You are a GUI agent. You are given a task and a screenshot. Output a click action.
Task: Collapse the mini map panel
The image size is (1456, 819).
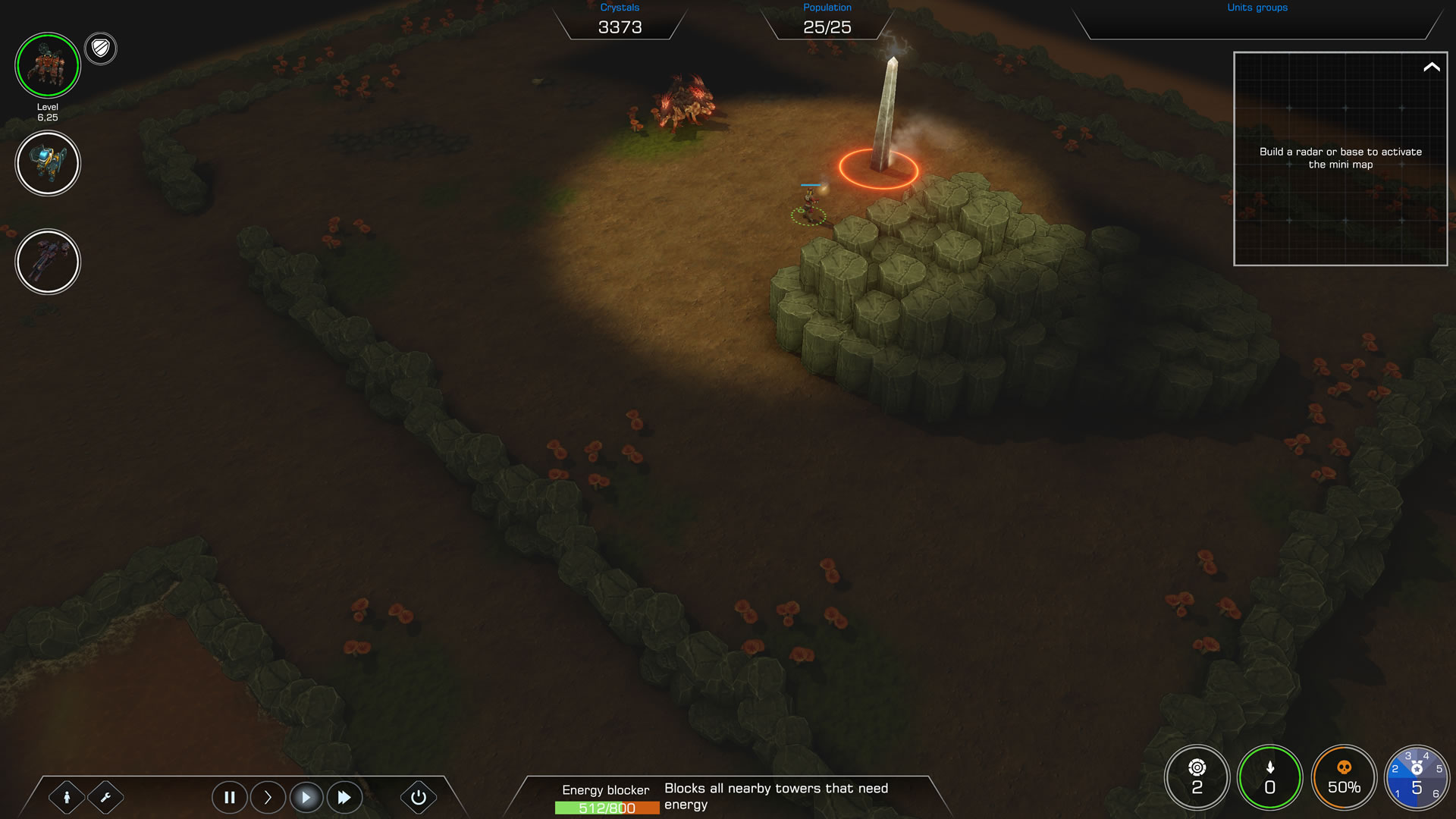tap(1431, 67)
